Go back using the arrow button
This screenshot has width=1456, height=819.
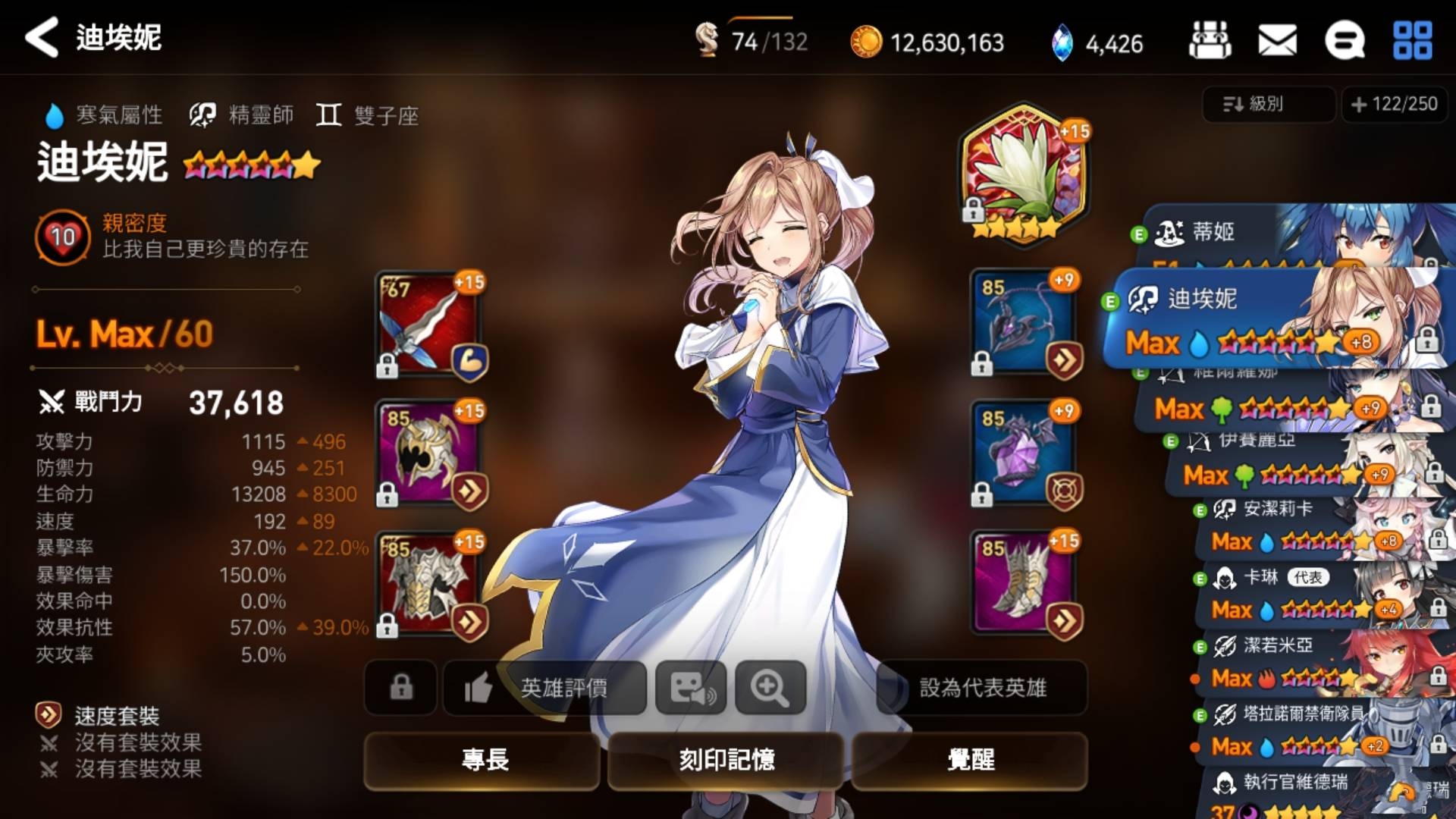point(42,38)
